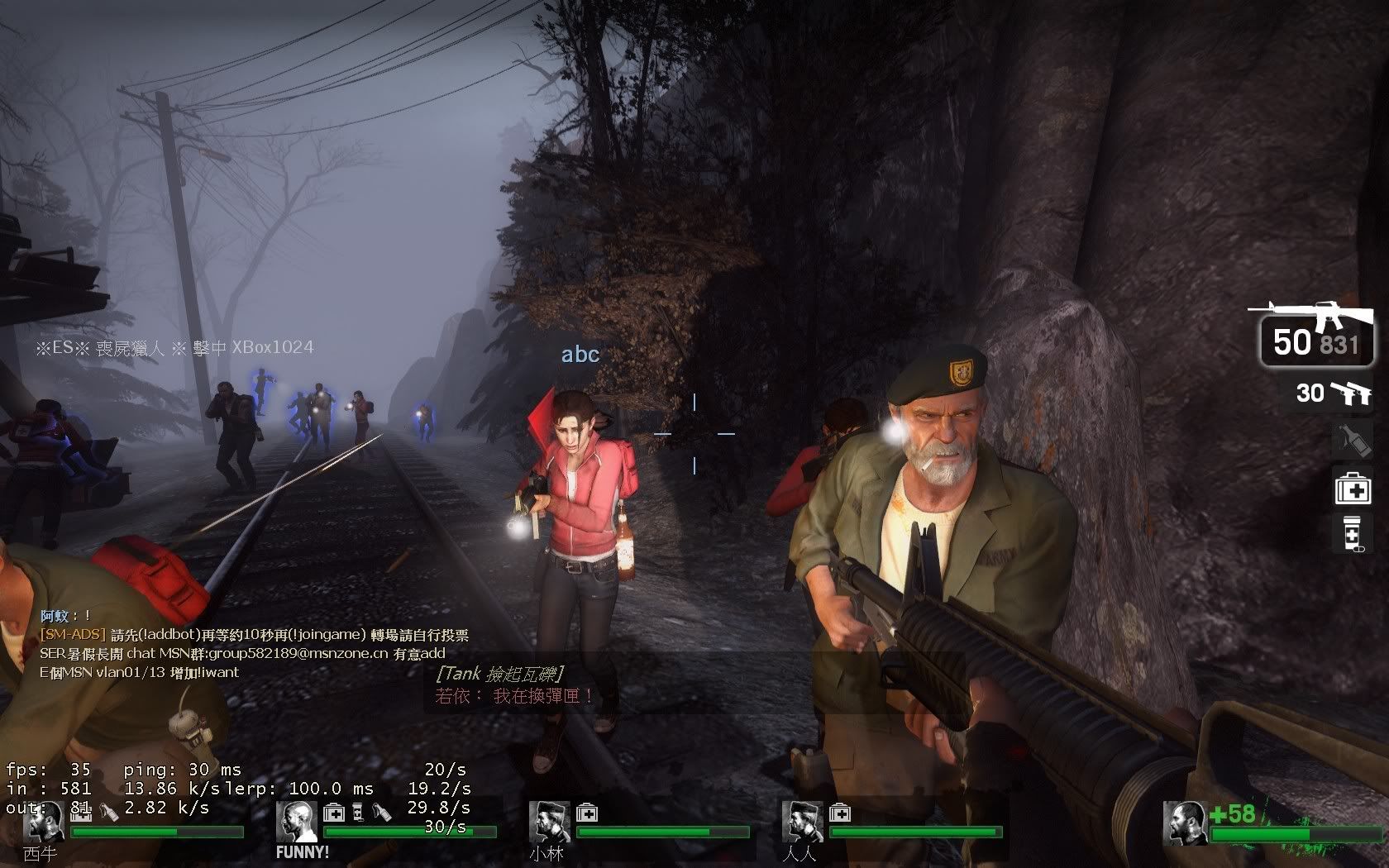The image size is (1389, 868).
Task: Select the pain pills slot
Action: tap(1353, 533)
